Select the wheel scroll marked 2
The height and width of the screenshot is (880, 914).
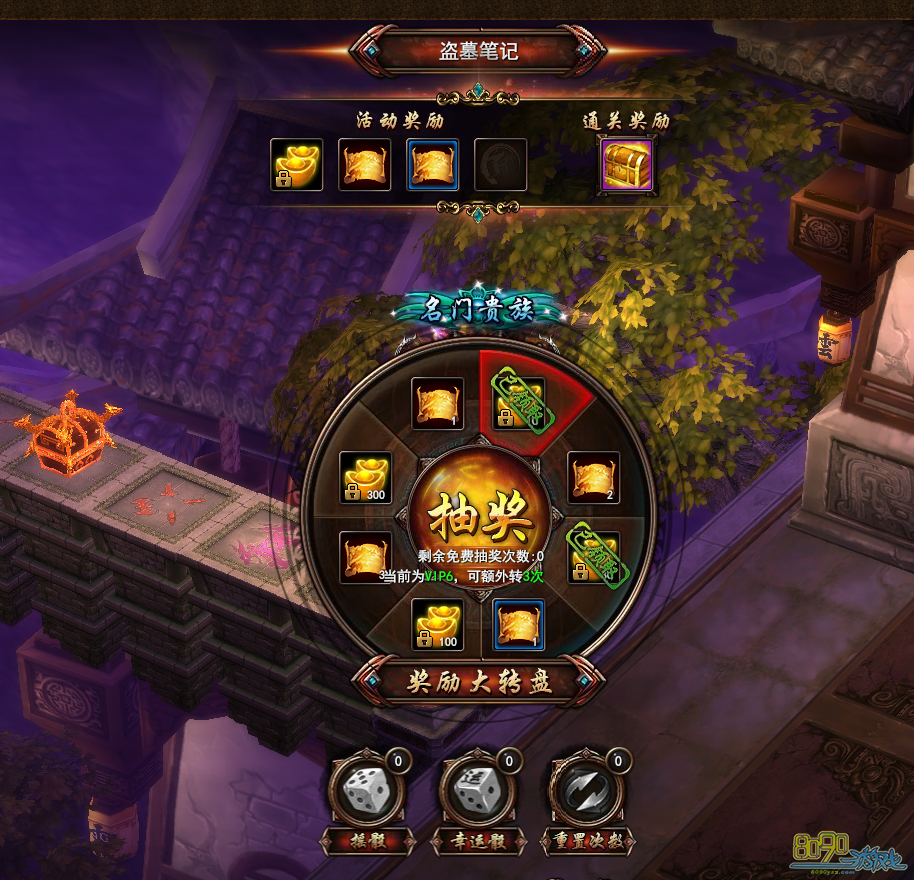tap(594, 478)
